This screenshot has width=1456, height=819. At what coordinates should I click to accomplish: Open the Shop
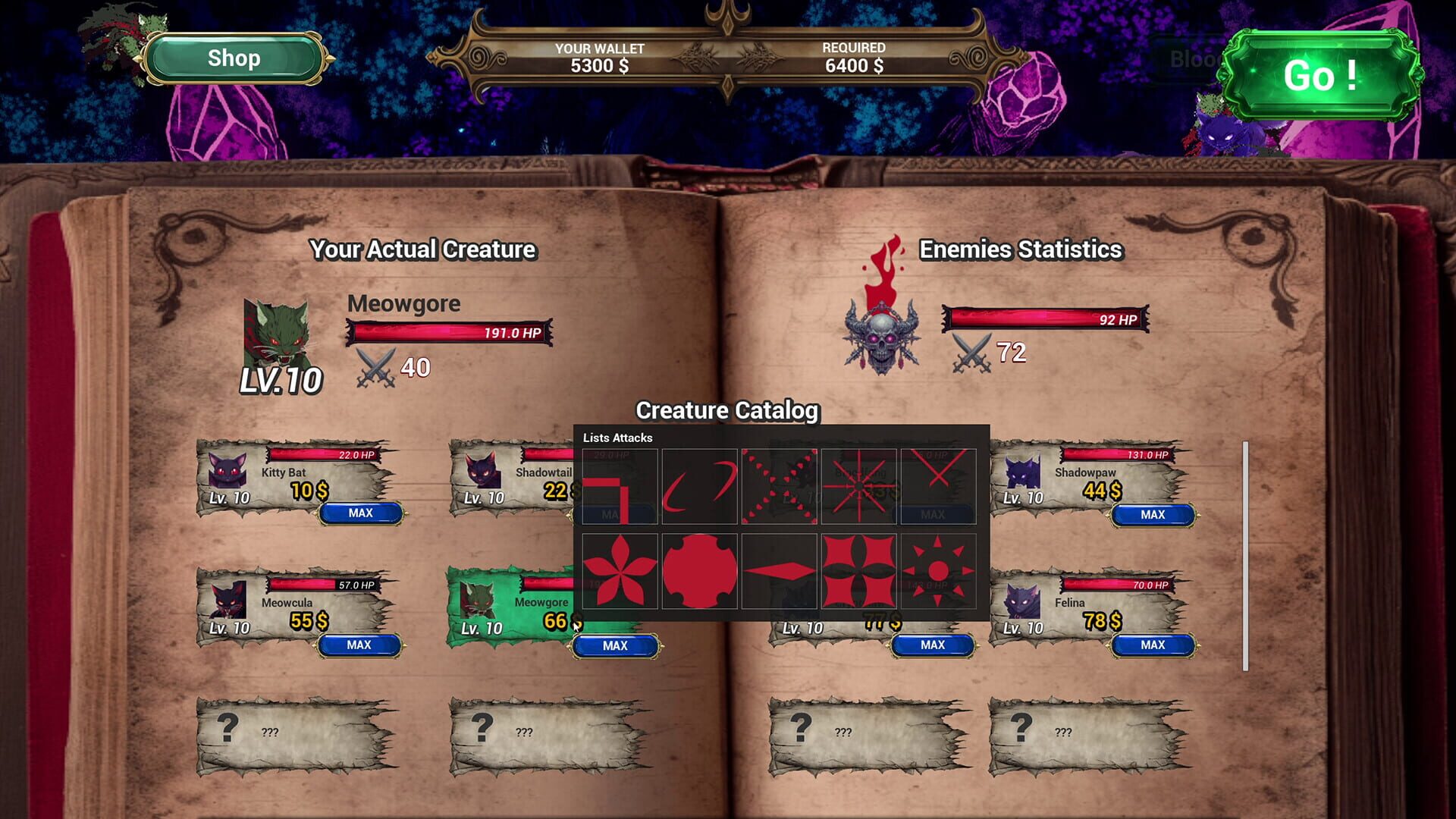pyautogui.click(x=233, y=58)
